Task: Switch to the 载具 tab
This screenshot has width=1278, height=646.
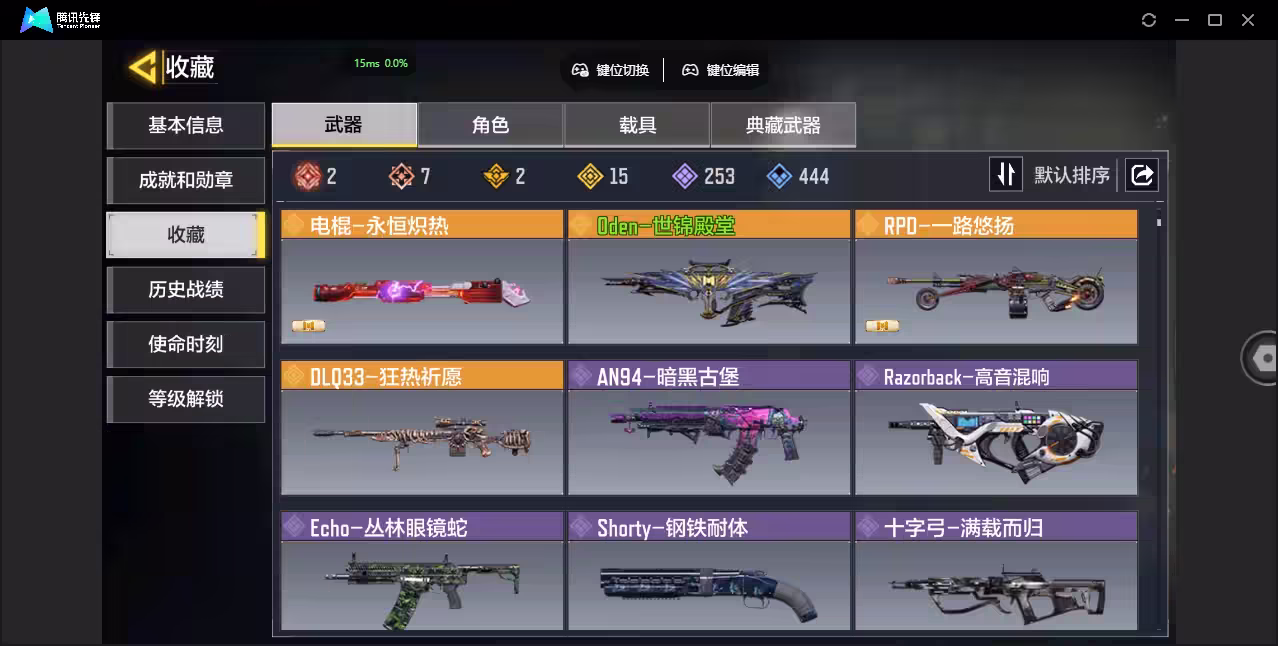Action: click(637, 125)
